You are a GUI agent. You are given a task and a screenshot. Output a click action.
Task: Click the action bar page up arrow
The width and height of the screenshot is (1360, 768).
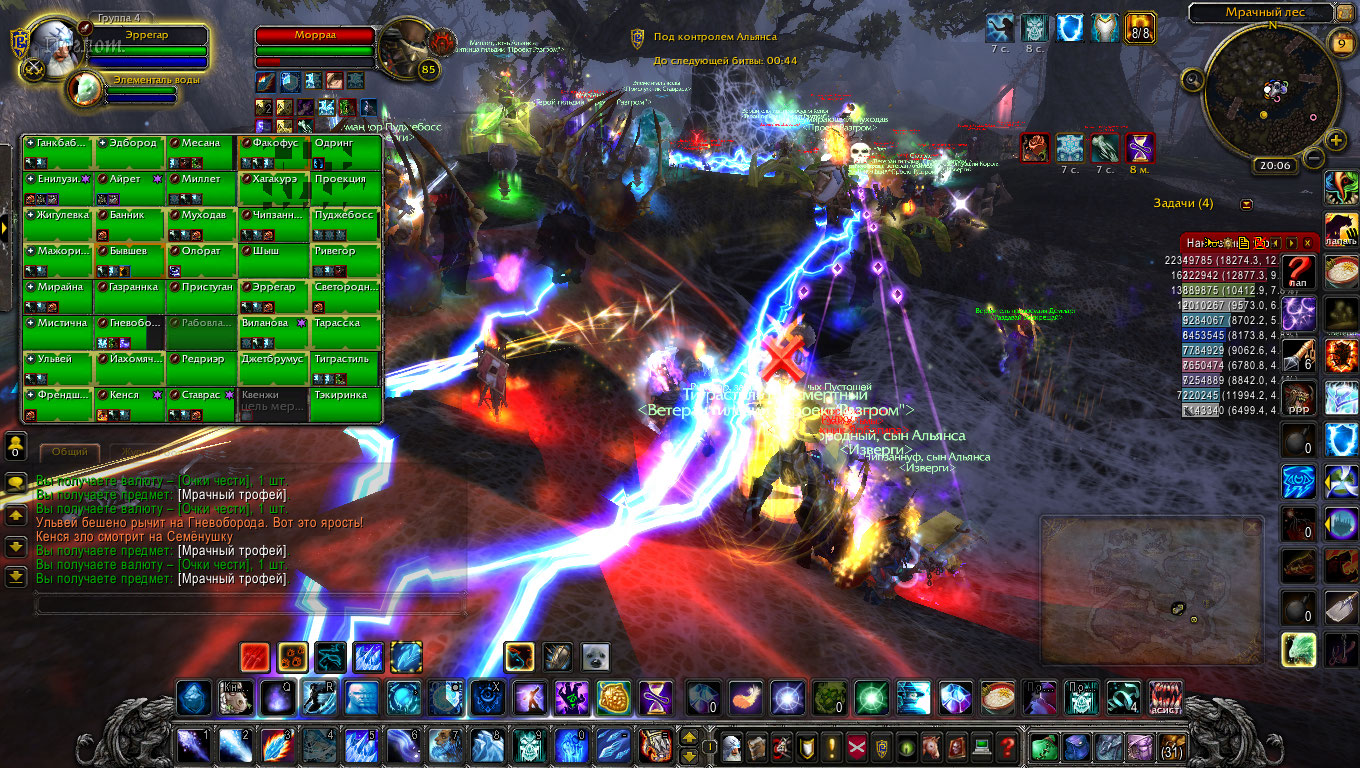click(689, 737)
